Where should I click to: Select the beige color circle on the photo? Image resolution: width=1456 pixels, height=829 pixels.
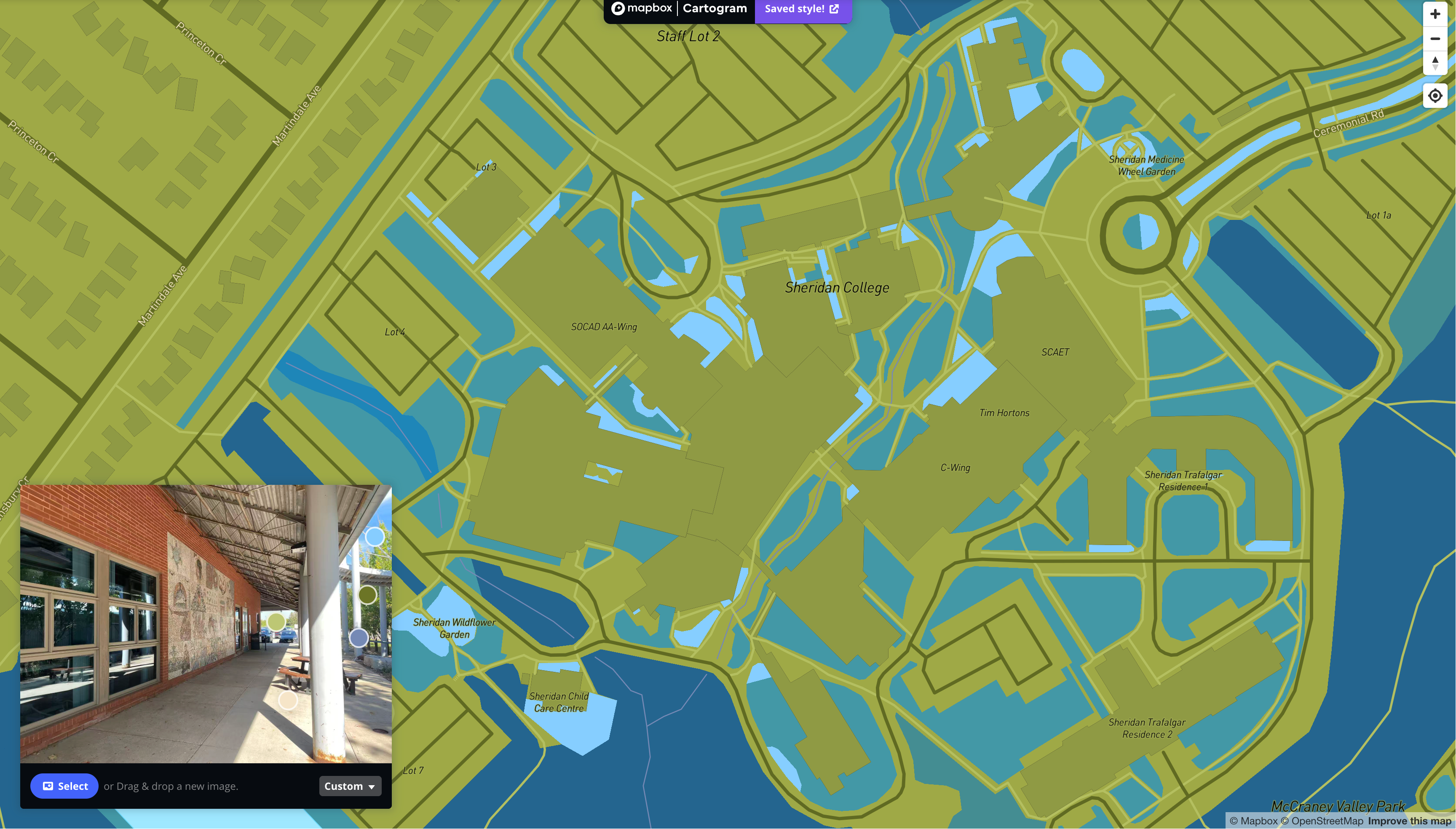(288, 701)
